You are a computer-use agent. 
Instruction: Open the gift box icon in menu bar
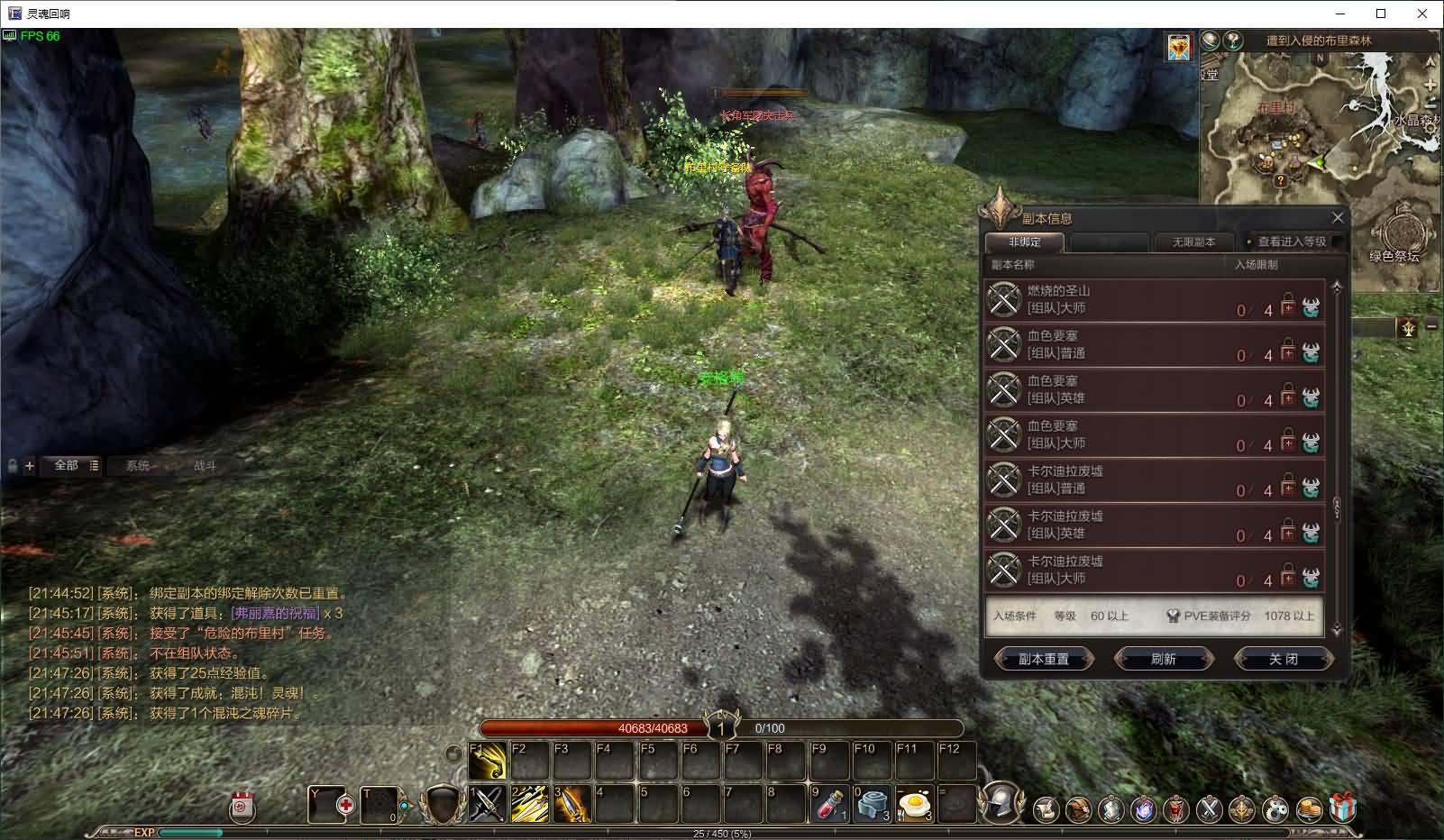(1342, 808)
